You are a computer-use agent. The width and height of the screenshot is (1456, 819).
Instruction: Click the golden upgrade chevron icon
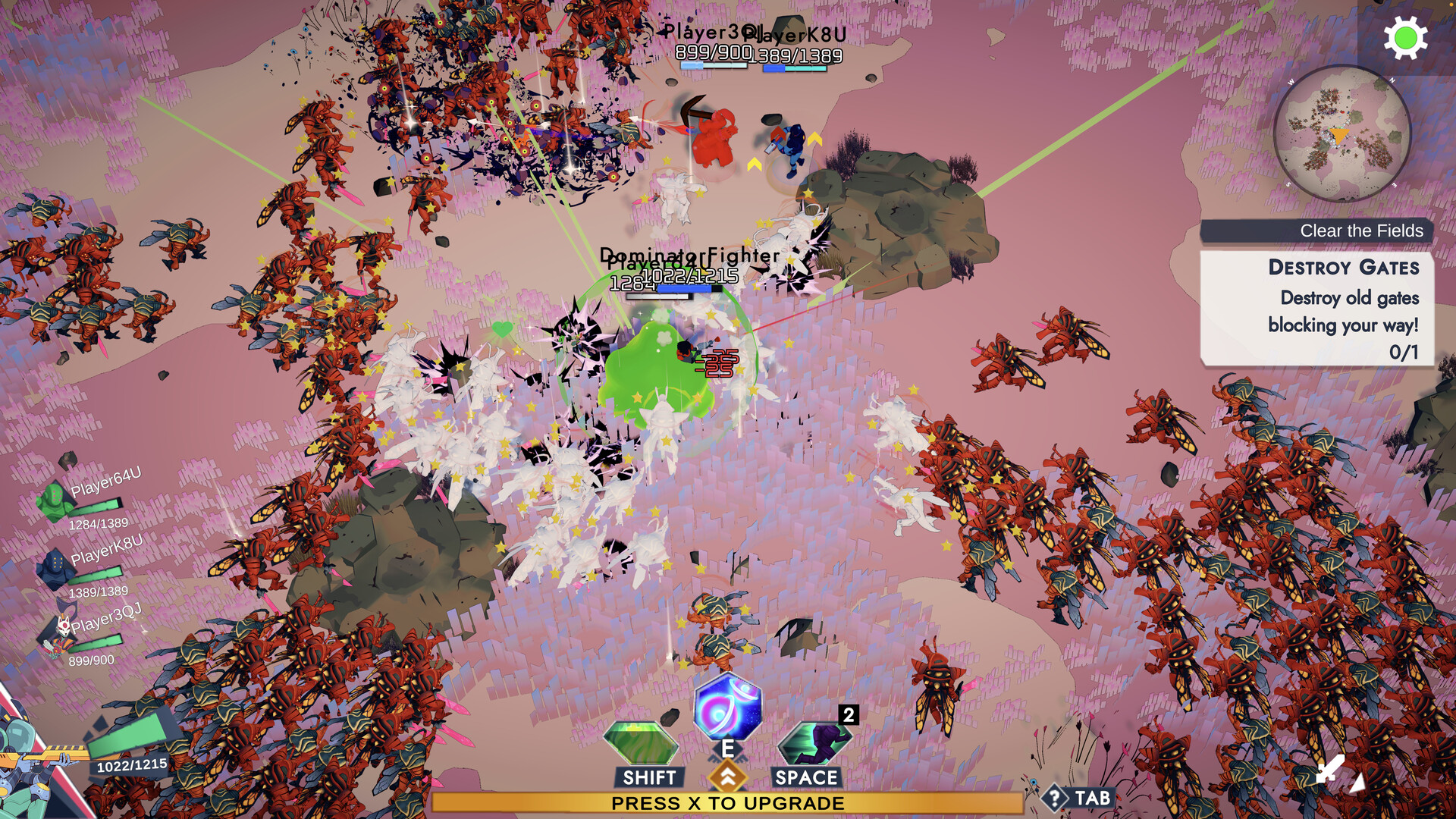pos(728,776)
